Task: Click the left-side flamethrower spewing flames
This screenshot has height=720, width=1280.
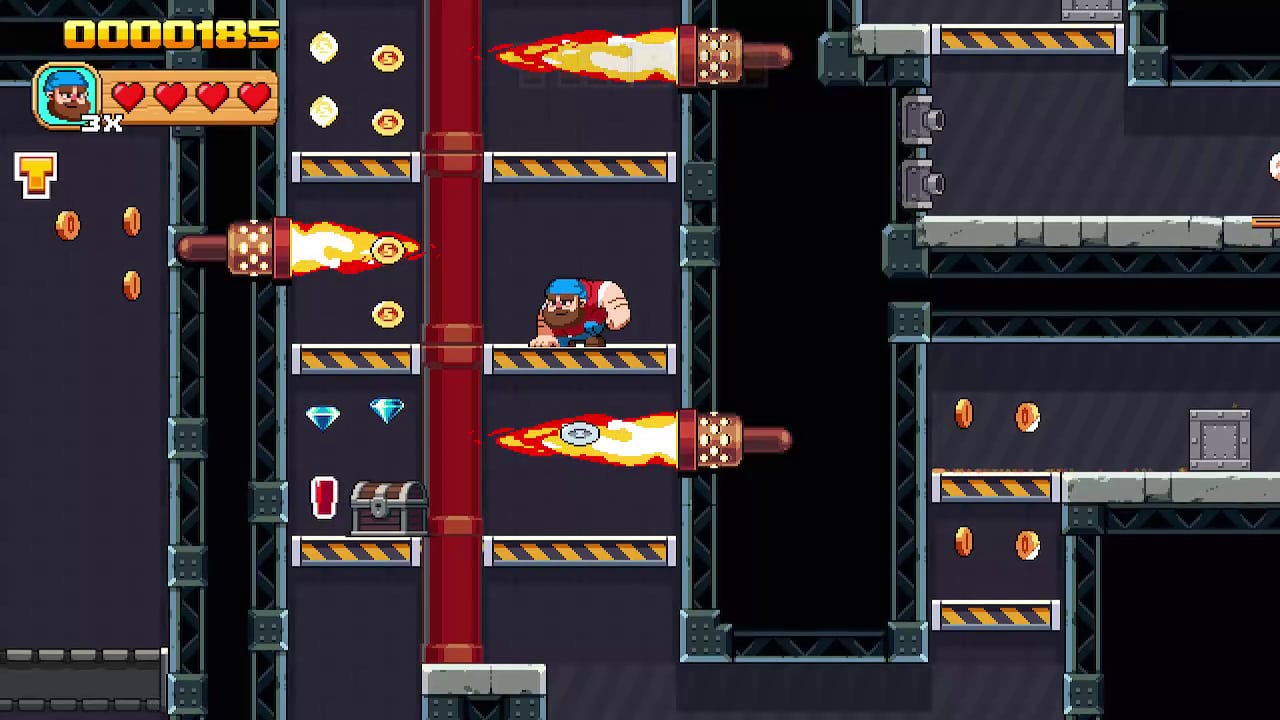Action: pos(253,247)
